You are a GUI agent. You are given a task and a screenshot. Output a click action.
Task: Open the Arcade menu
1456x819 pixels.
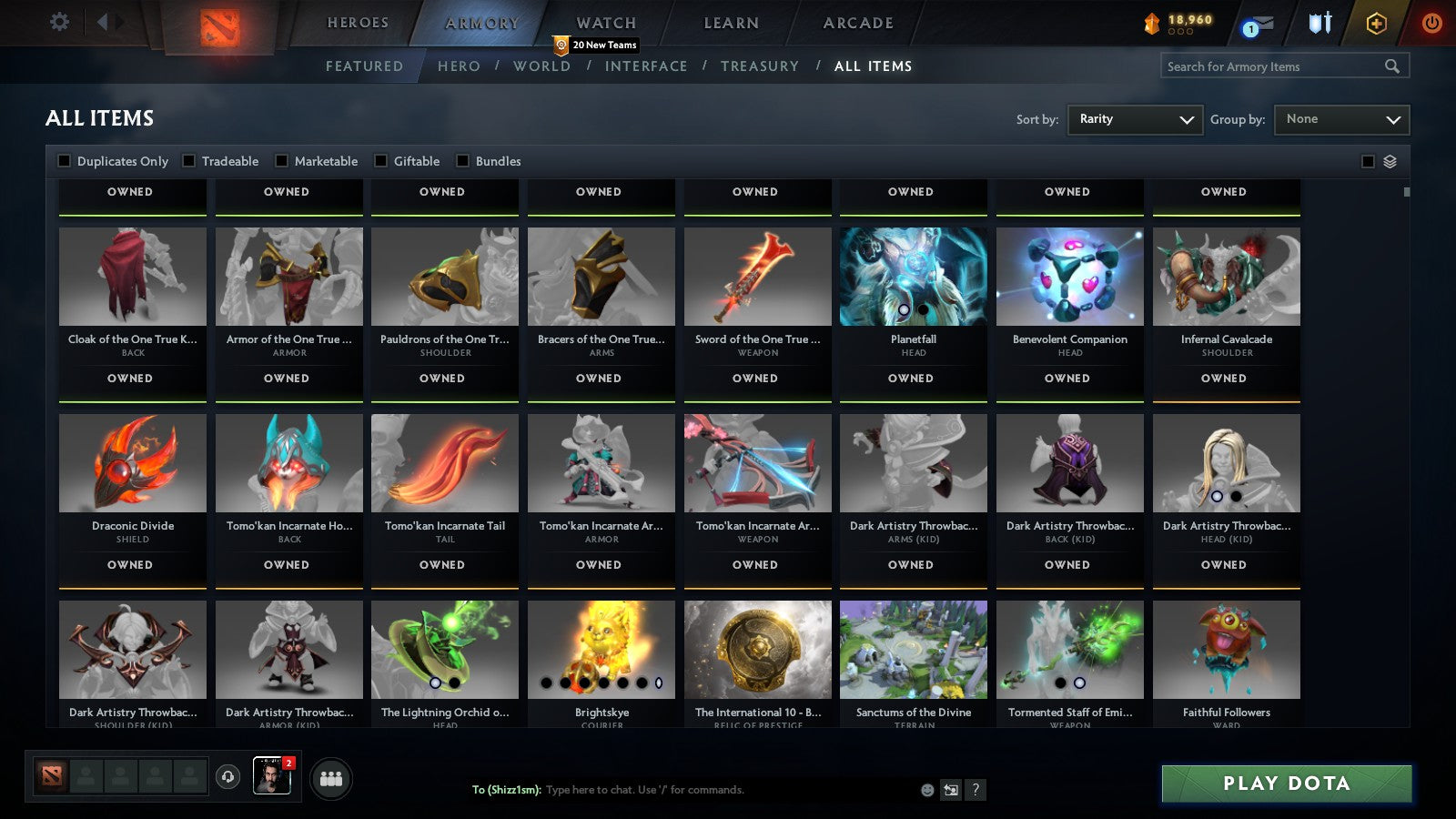pos(856,23)
